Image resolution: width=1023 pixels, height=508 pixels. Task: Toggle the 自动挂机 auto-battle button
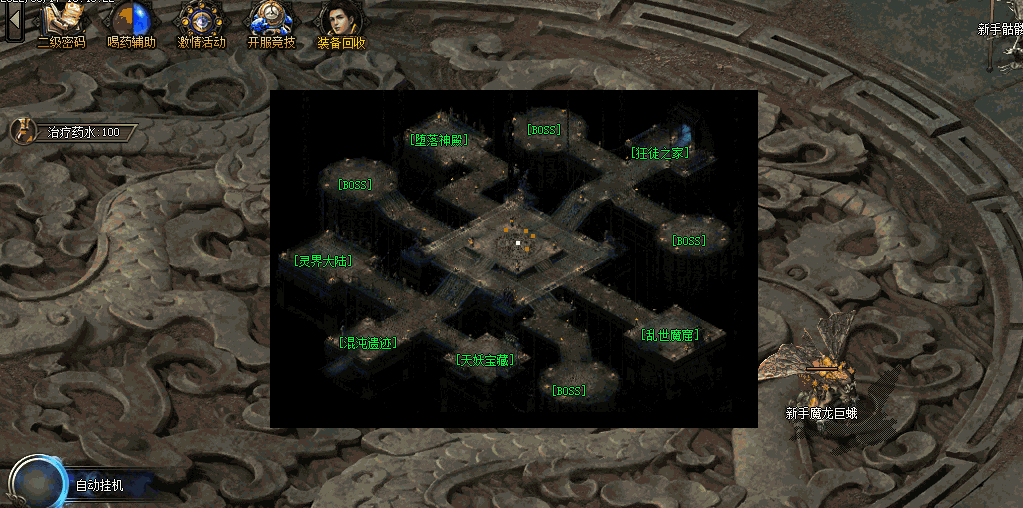(40, 484)
